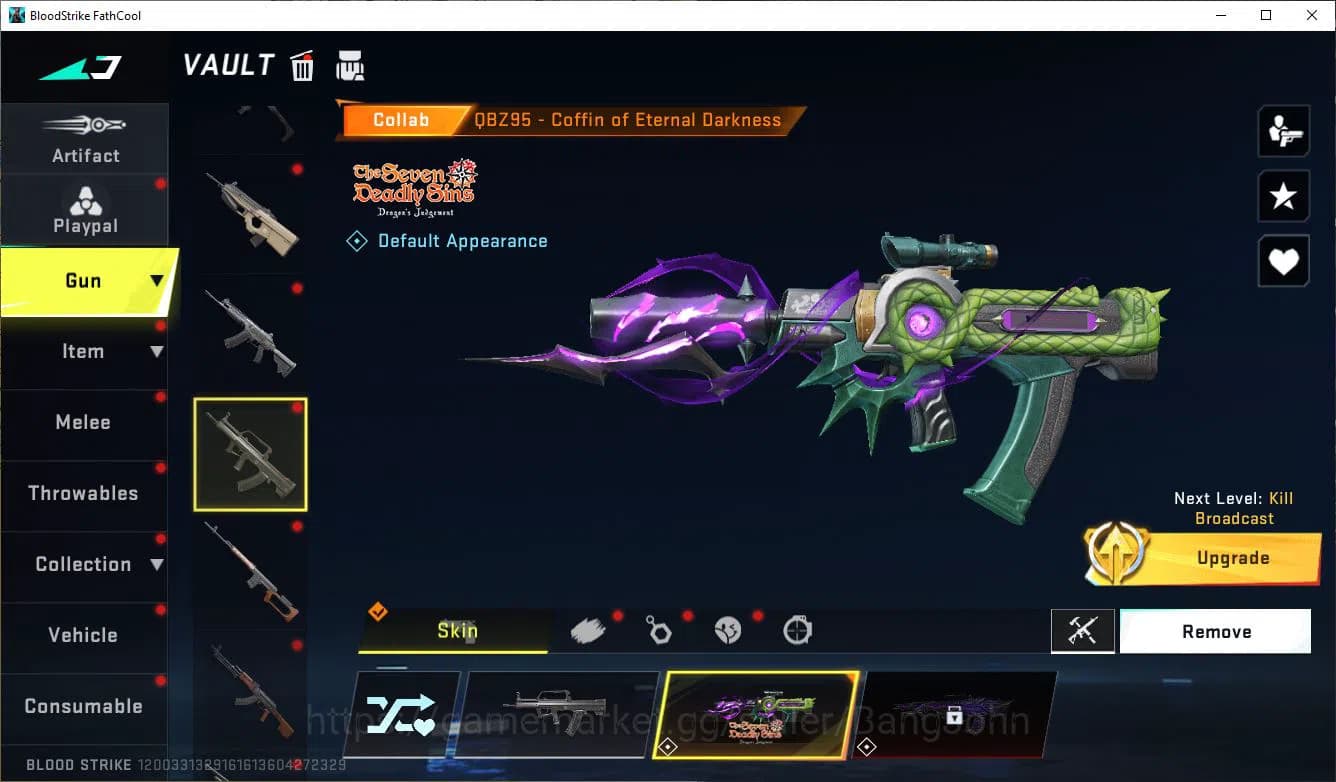Open the reticle/scope customization tab icon
Screen dimensions: 1336x782
797,630
